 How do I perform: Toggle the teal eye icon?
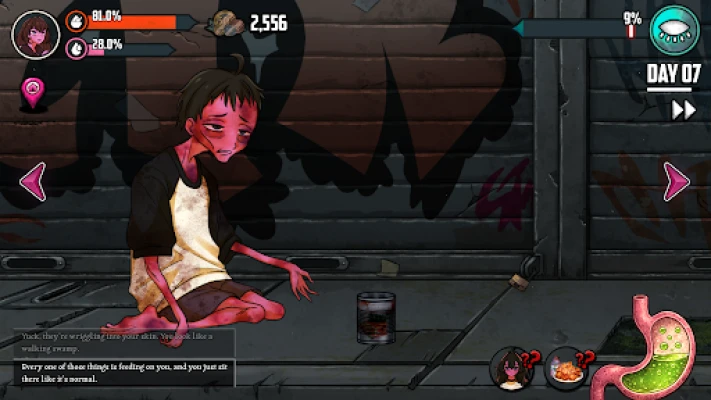[x=674, y=30]
